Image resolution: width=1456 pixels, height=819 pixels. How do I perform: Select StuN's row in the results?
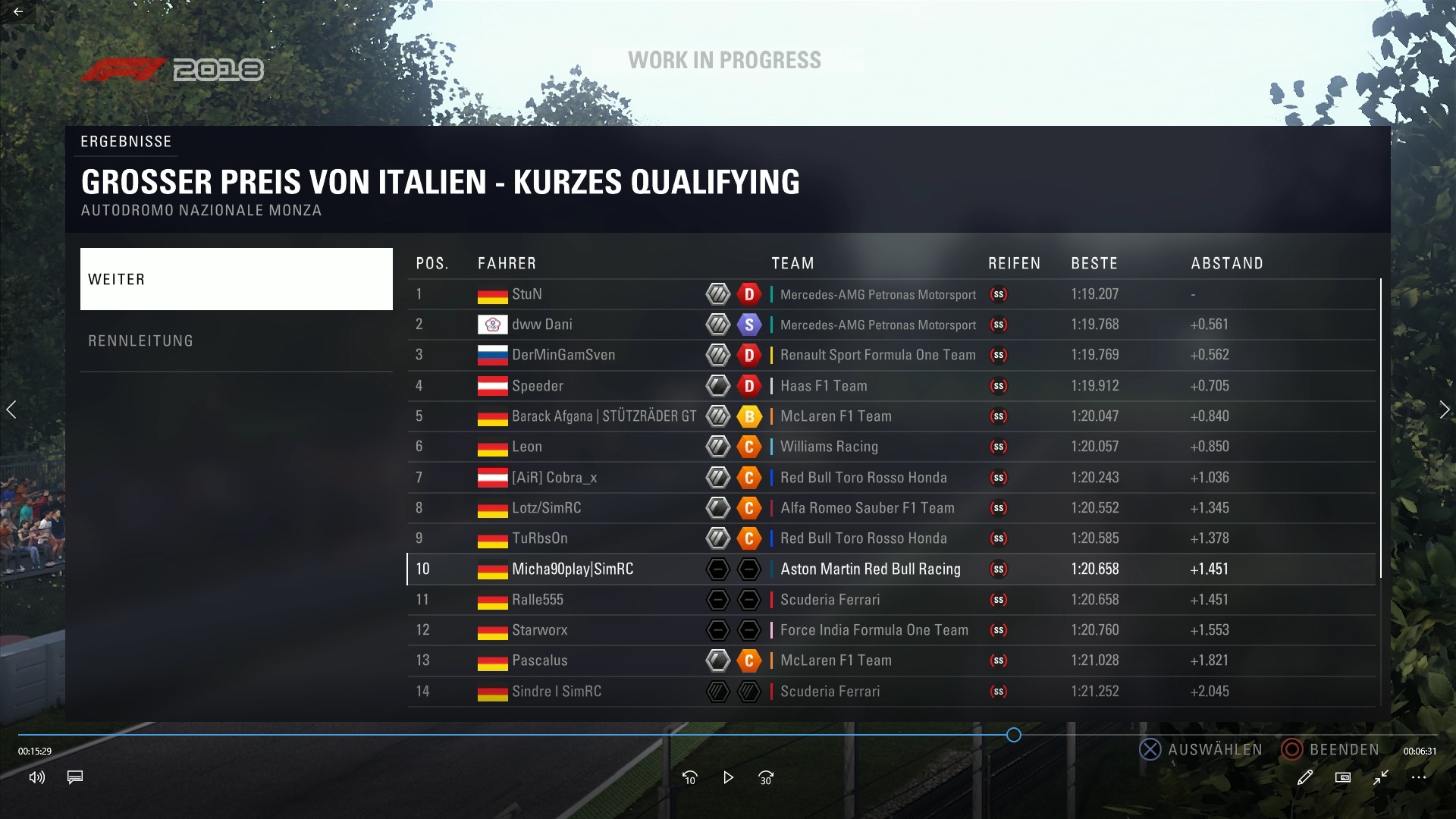[526, 294]
